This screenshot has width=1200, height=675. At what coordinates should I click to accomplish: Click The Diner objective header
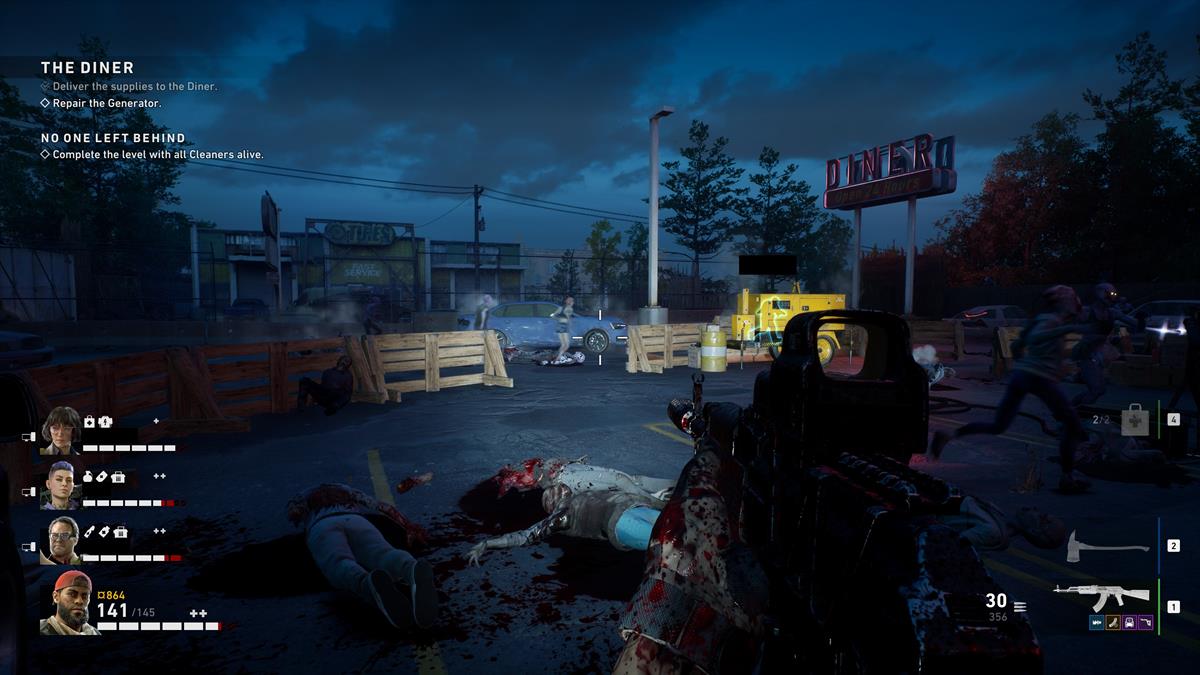point(87,68)
